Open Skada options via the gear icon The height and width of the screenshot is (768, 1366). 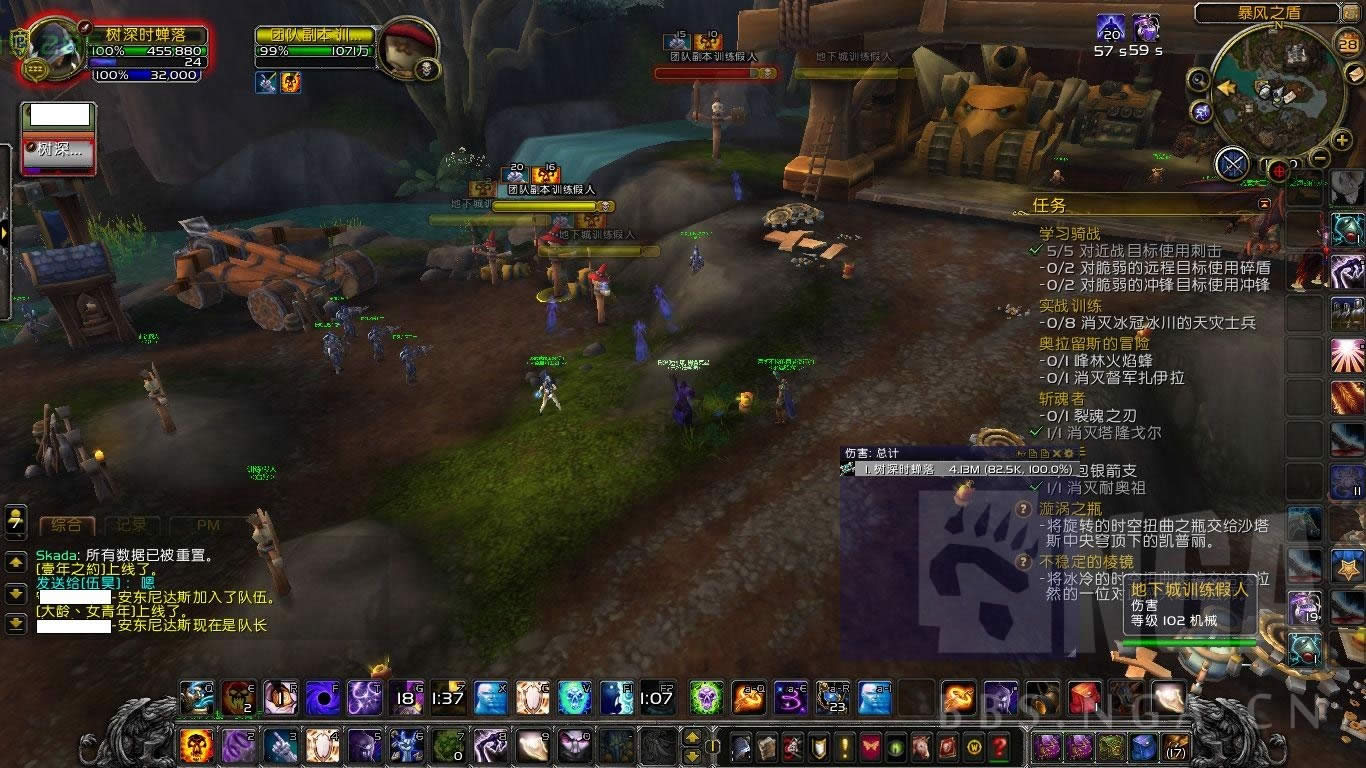(x=1069, y=452)
